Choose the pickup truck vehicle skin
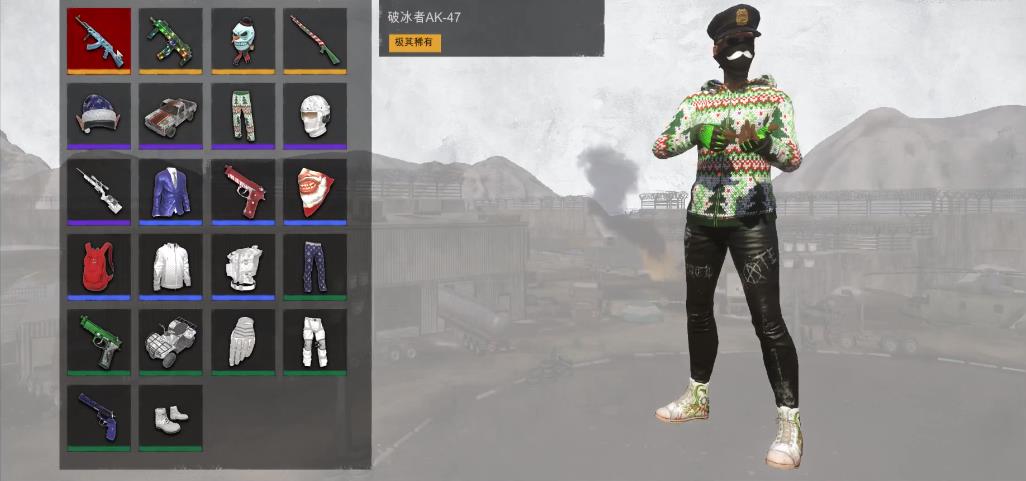Viewport: 1026px width, 481px height. point(171,114)
